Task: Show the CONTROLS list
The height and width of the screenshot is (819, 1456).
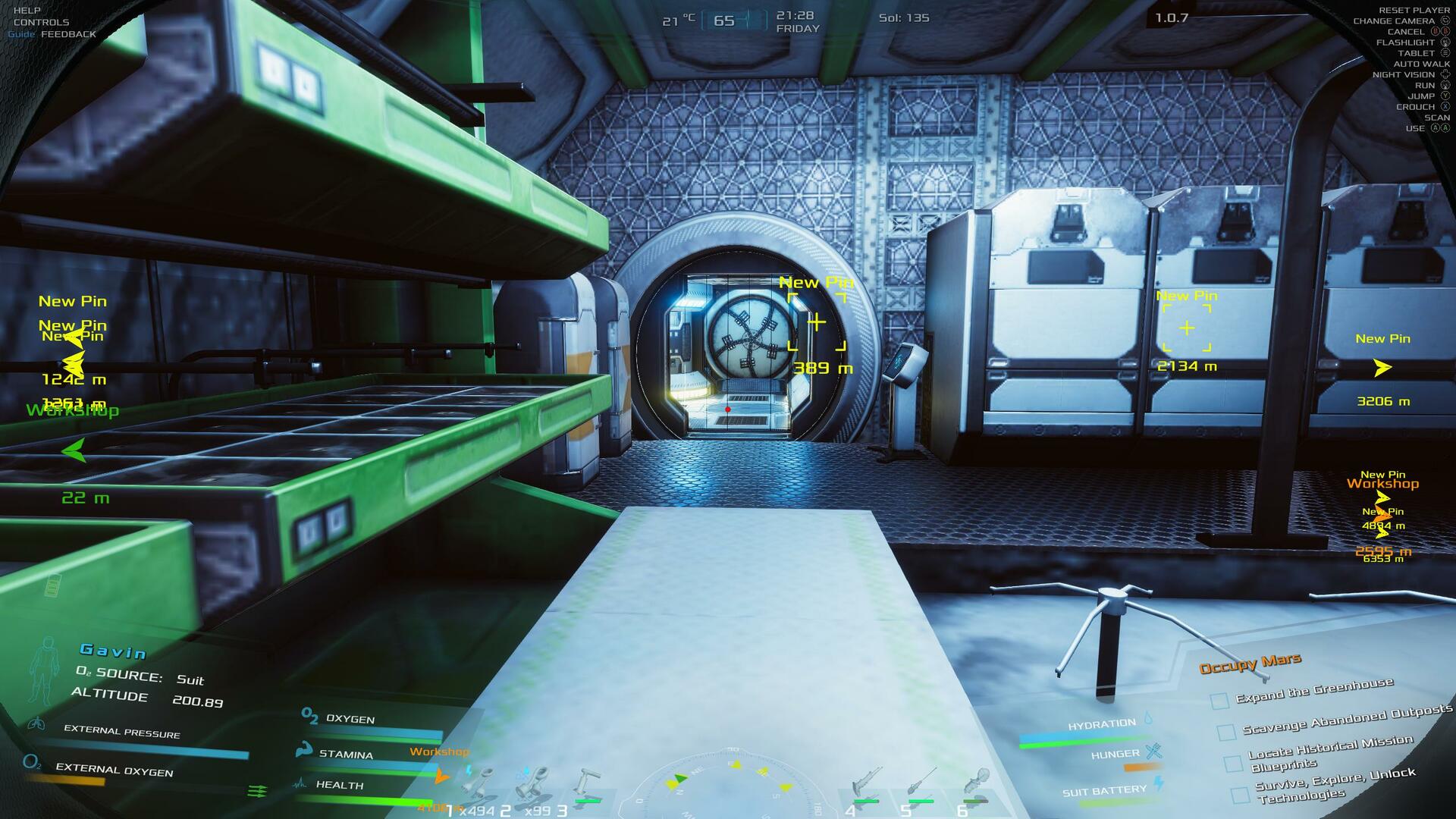Action: click(41, 22)
